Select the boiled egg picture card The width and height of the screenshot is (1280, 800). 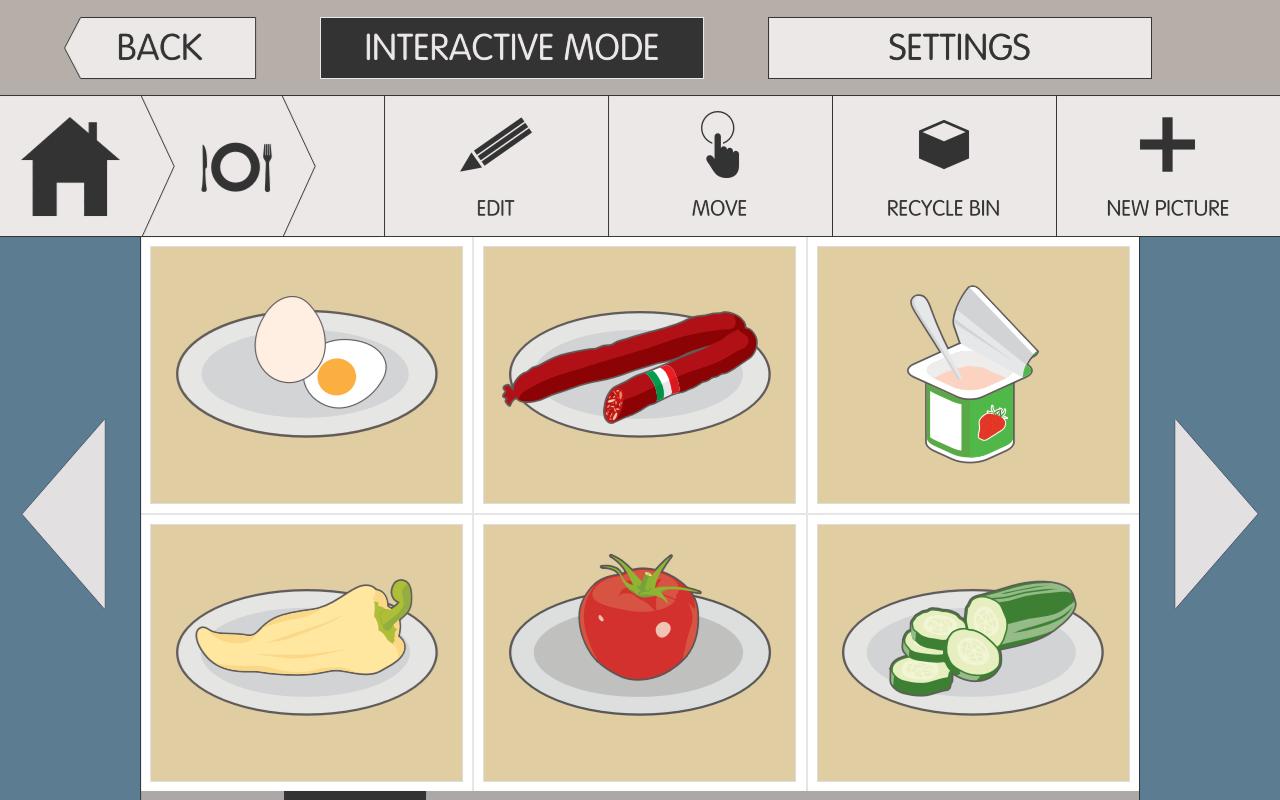[x=306, y=373]
